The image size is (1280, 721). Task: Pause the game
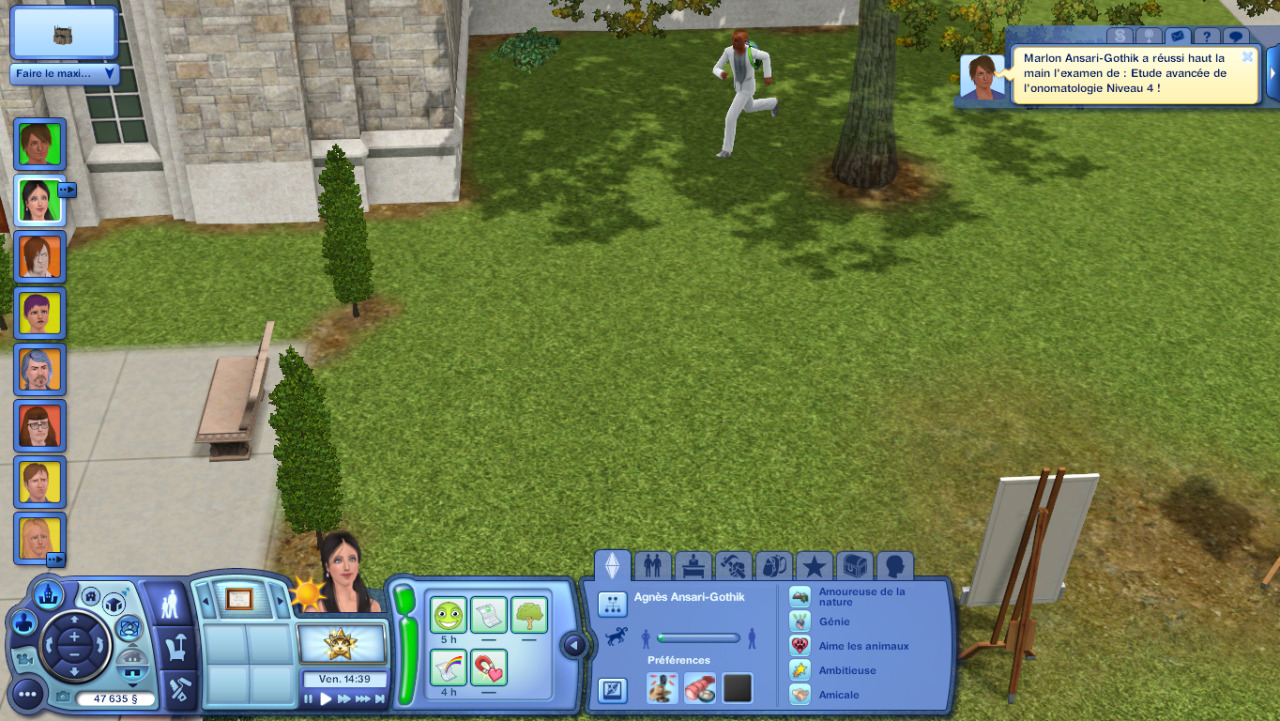tap(308, 699)
